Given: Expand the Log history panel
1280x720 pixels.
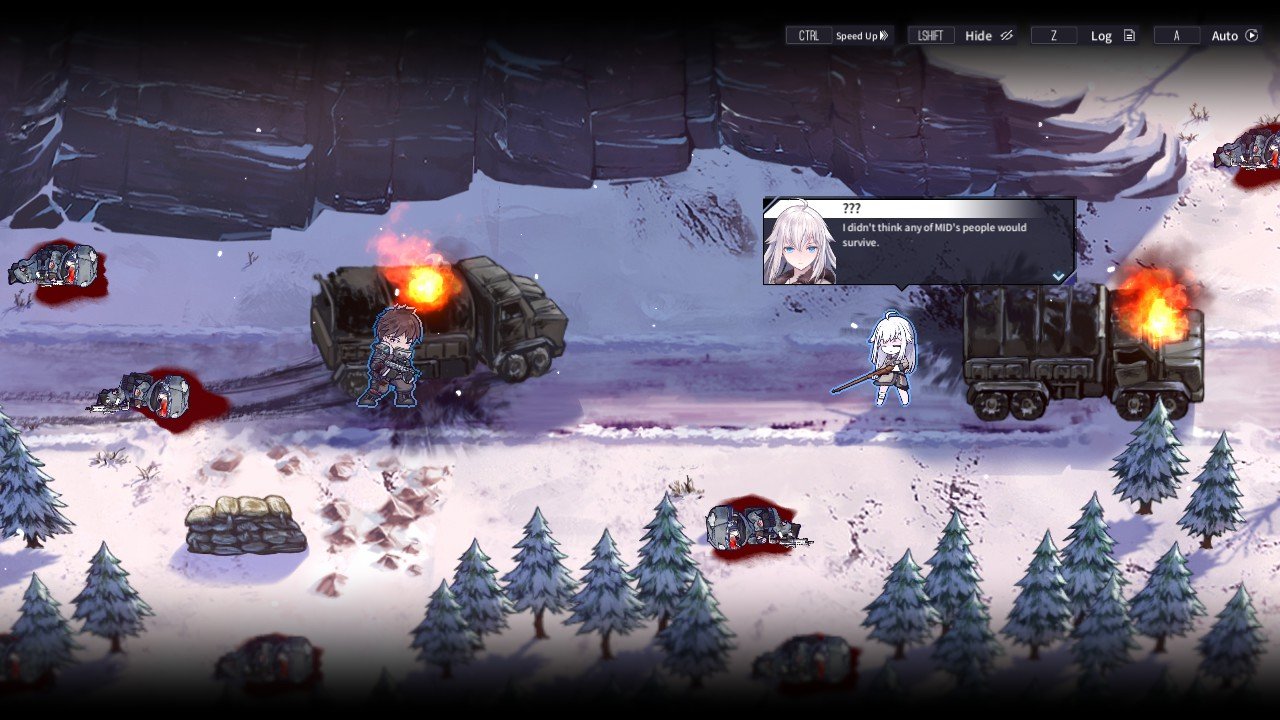Looking at the screenshot, I should [x=1100, y=35].
